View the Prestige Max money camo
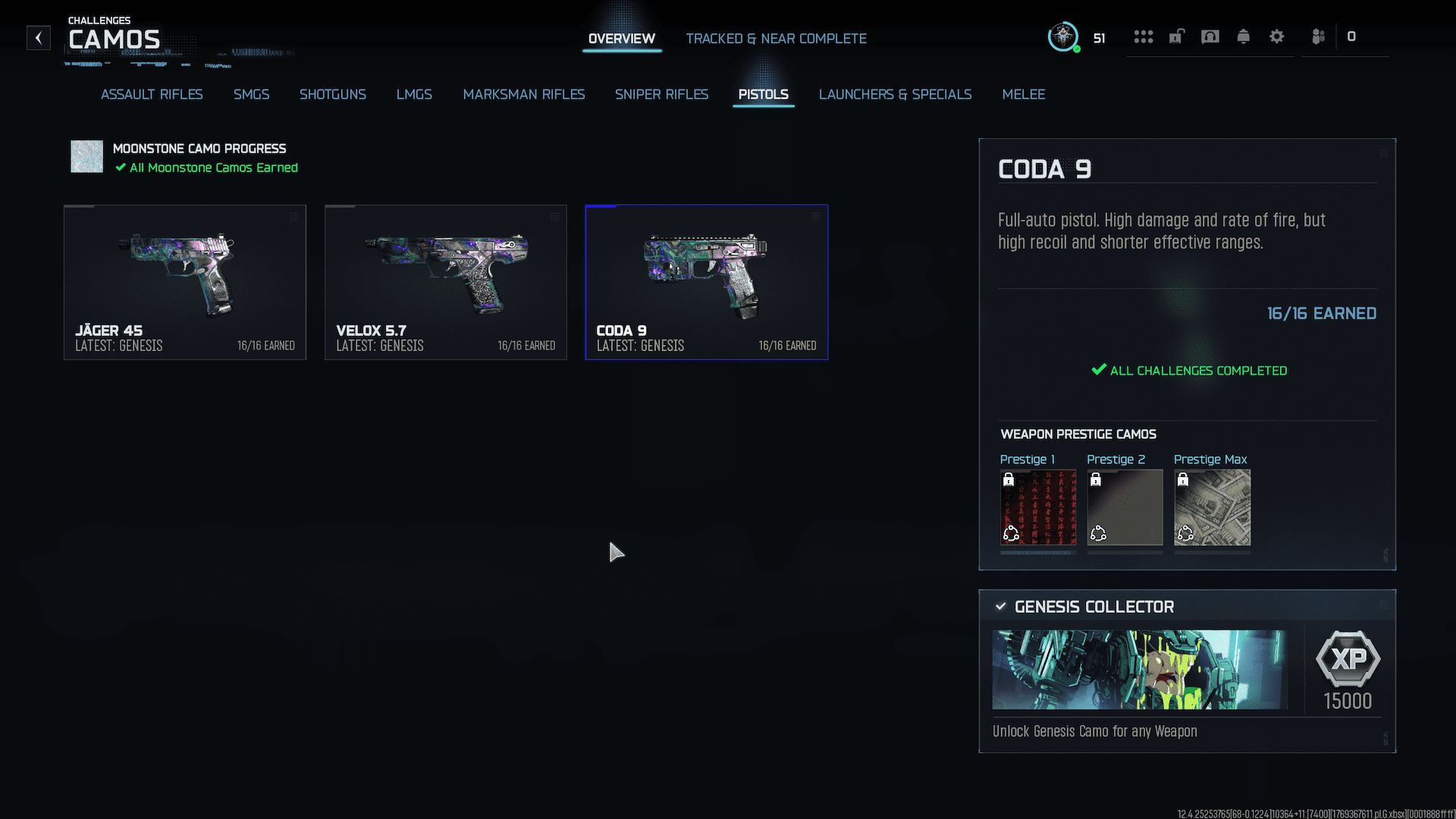 [x=1212, y=507]
